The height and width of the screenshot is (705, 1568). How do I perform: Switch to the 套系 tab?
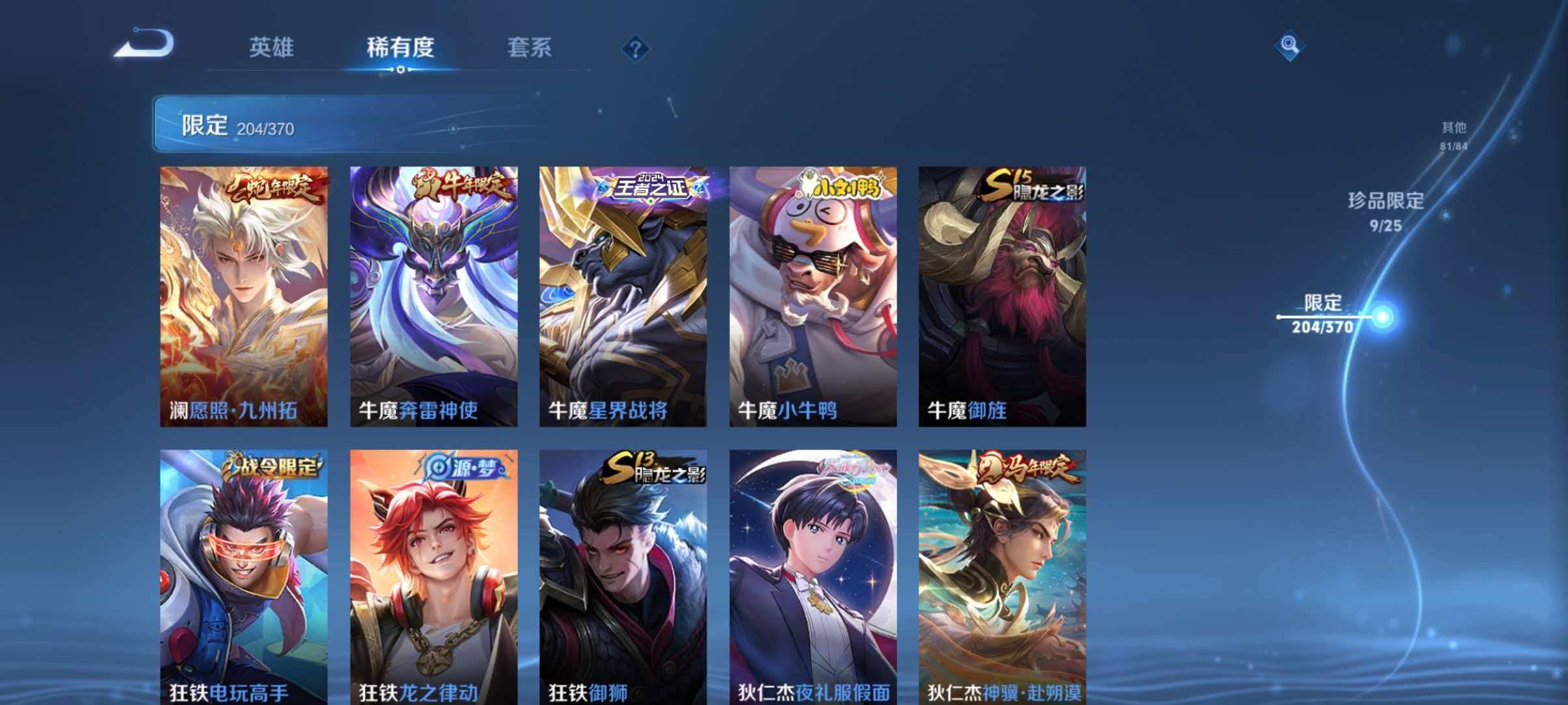coord(530,48)
